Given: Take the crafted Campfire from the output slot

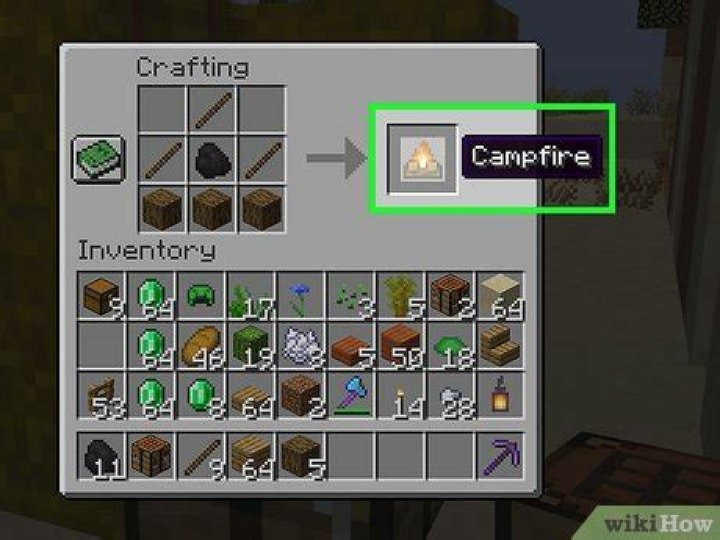Looking at the screenshot, I should point(422,158).
